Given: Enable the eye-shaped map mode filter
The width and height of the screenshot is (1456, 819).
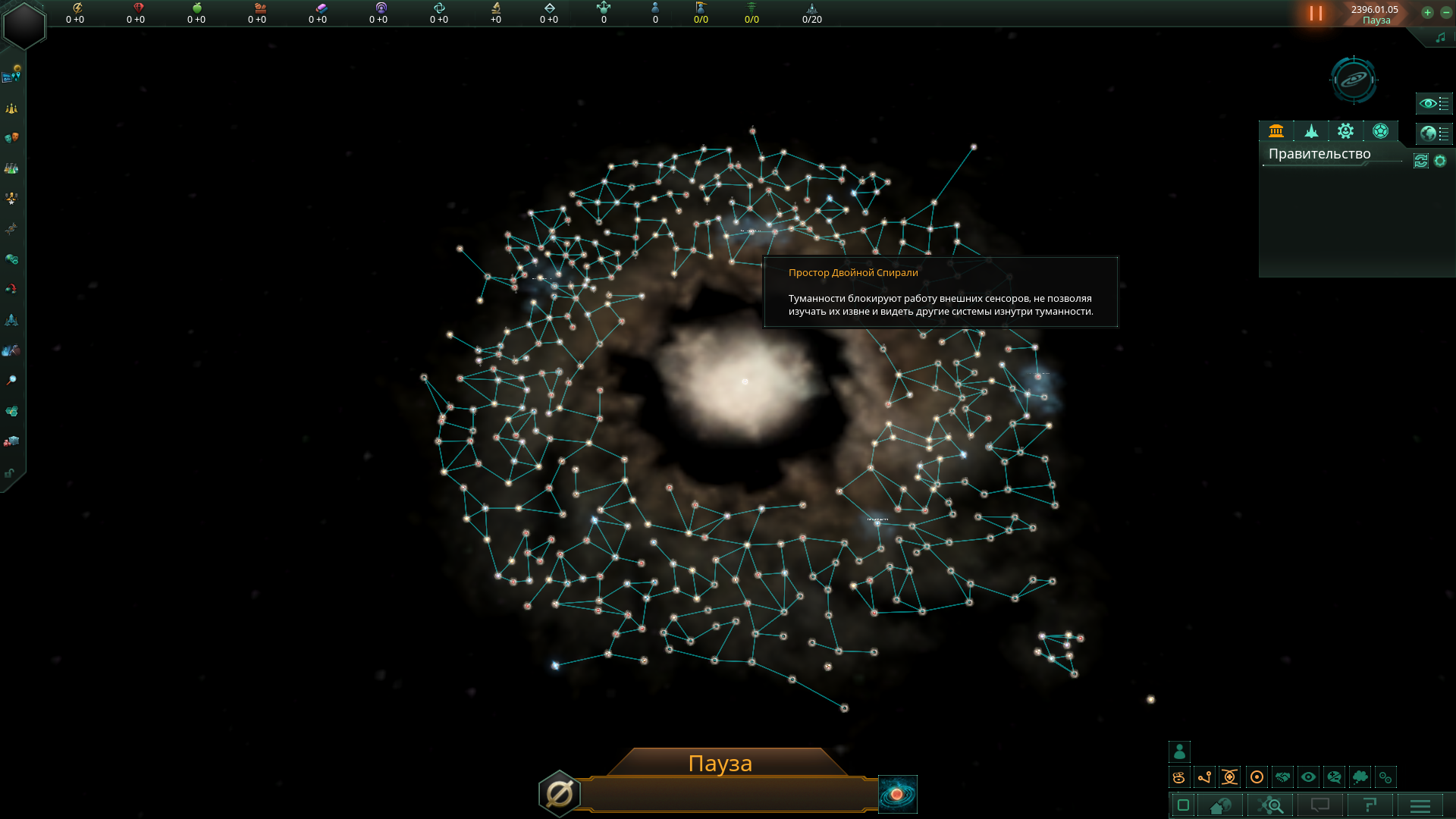Looking at the screenshot, I should point(1308,777).
